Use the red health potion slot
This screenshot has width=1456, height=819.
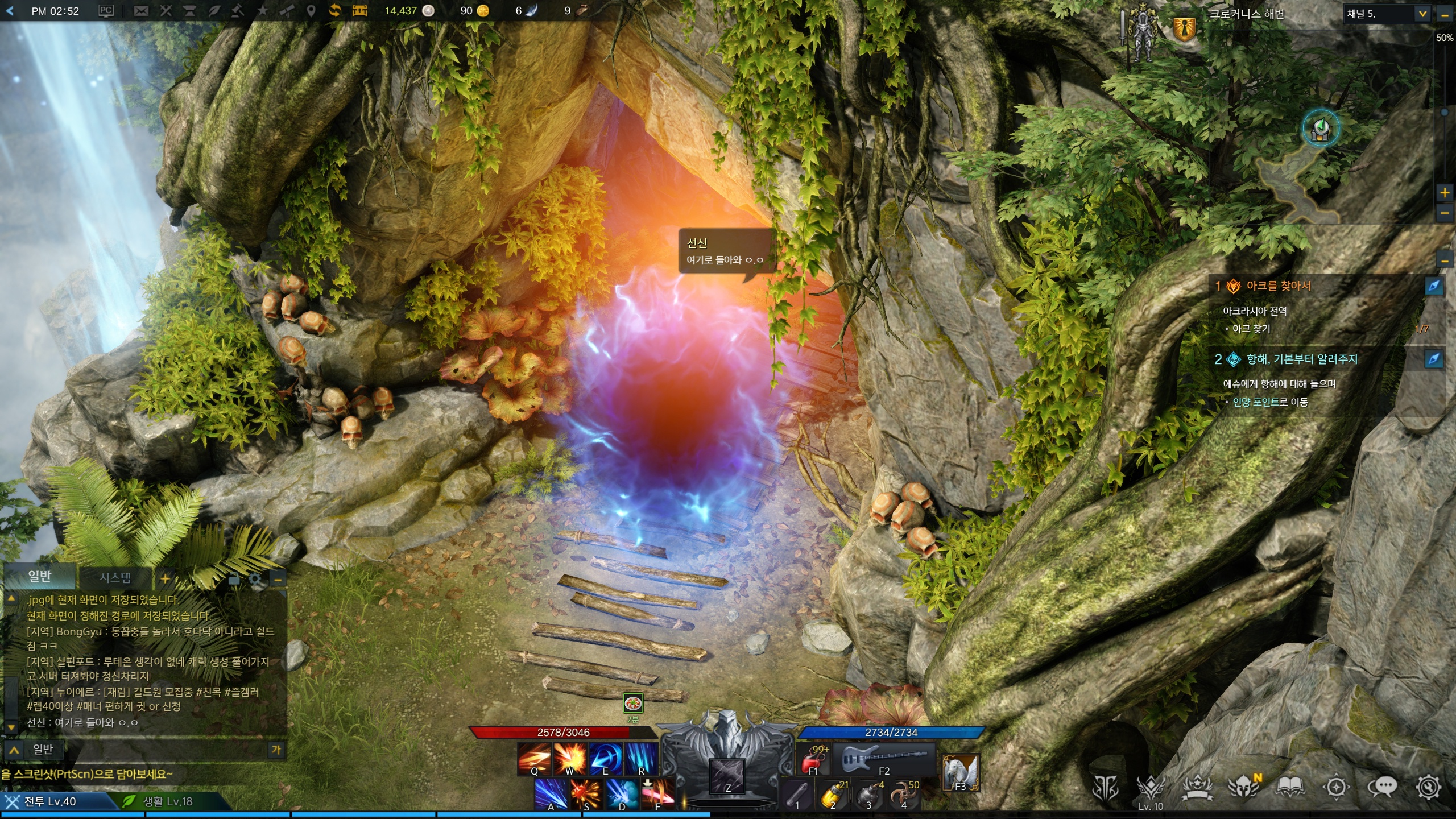(x=813, y=759)
